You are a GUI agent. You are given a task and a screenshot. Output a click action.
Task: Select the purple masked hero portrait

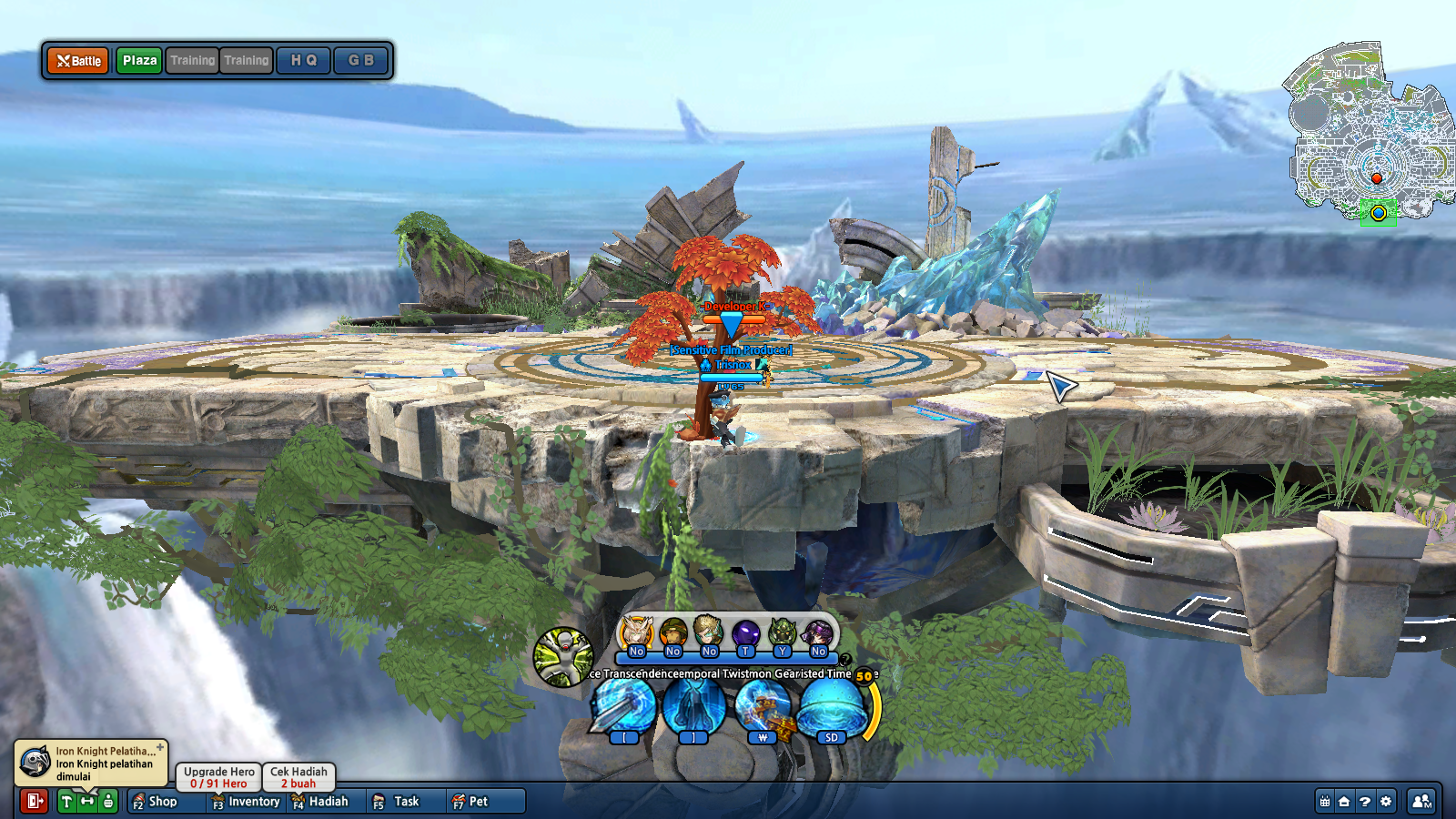coord(746,632)
